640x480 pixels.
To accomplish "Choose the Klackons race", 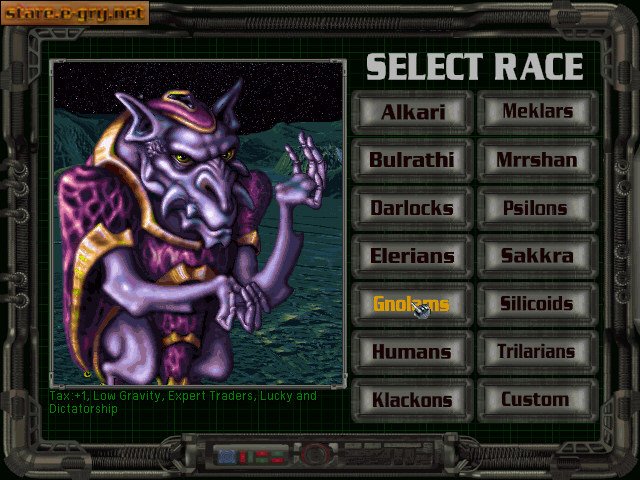I will point(411,400).
